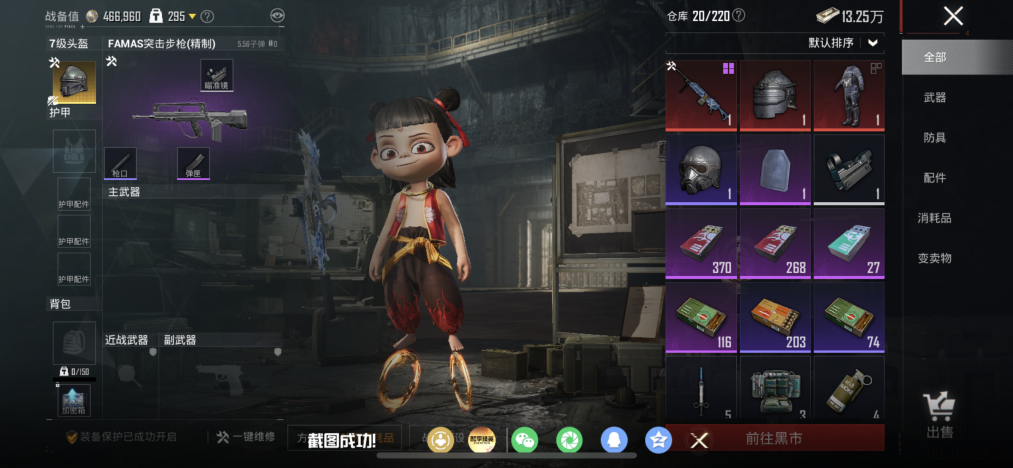Toggle the eye visibility icon

(277, 16)
